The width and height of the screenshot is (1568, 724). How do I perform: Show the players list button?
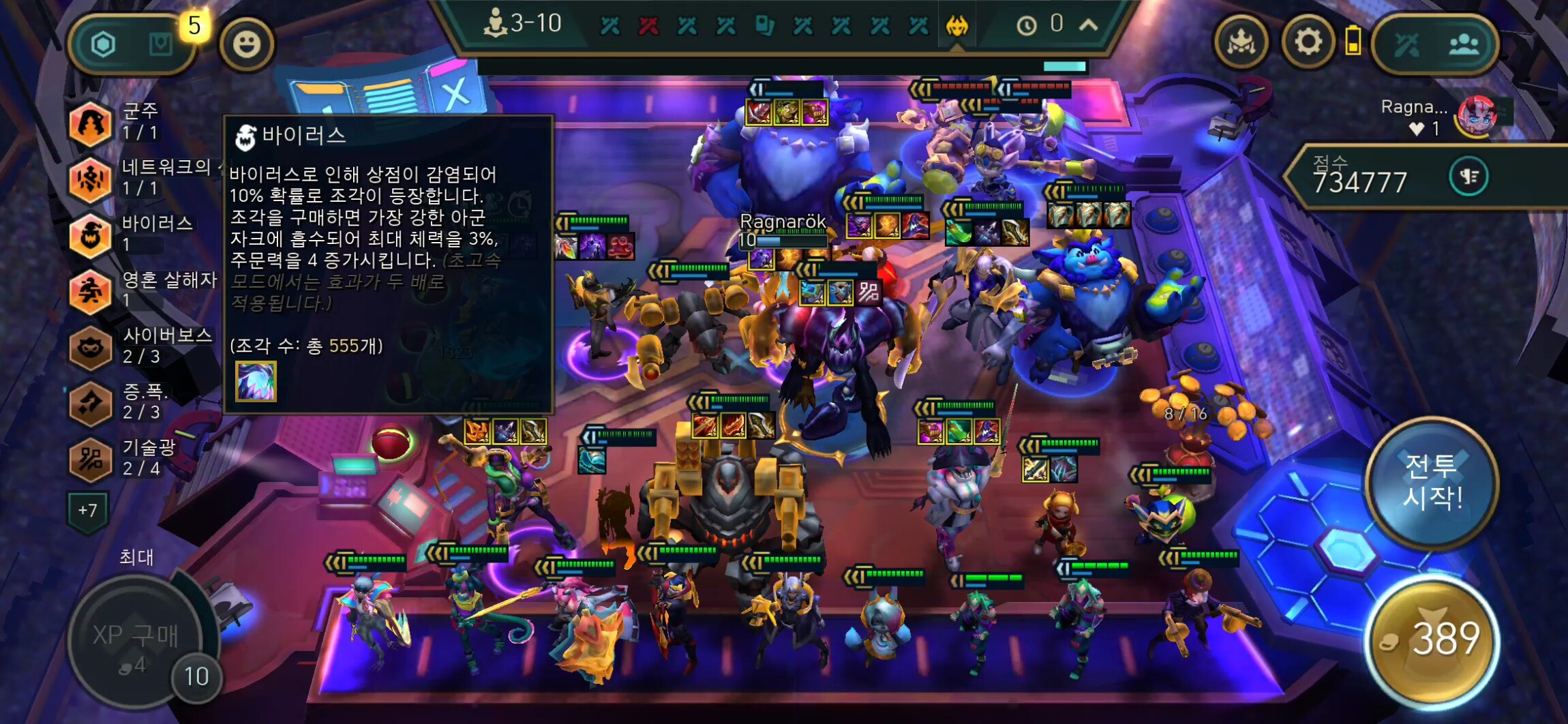click(x=1464, y=45)
